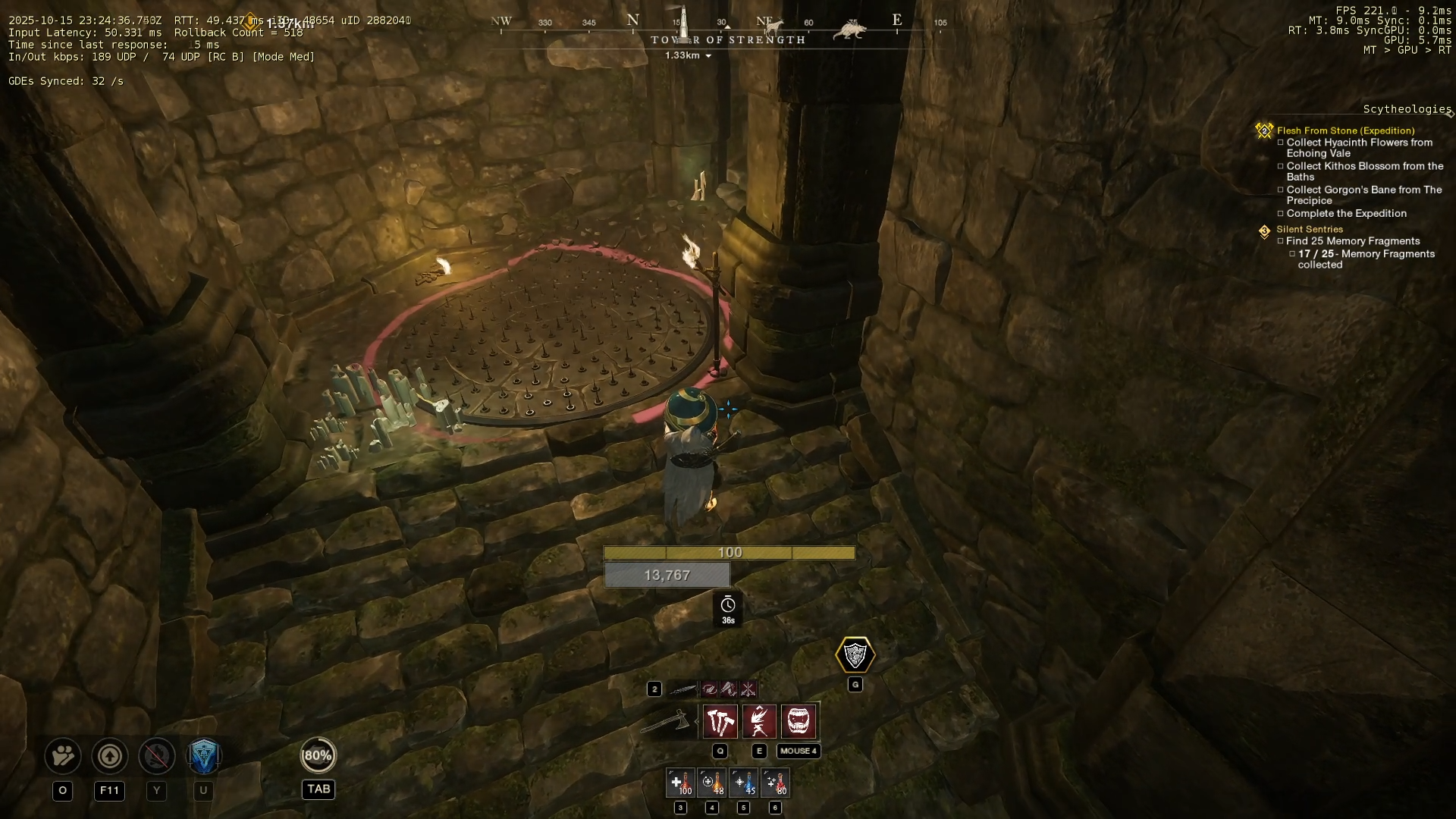Trigger the roaring mouth ability
This screenshot has width=1456, height=819.
pyautogui.click(x=799, y=721)
